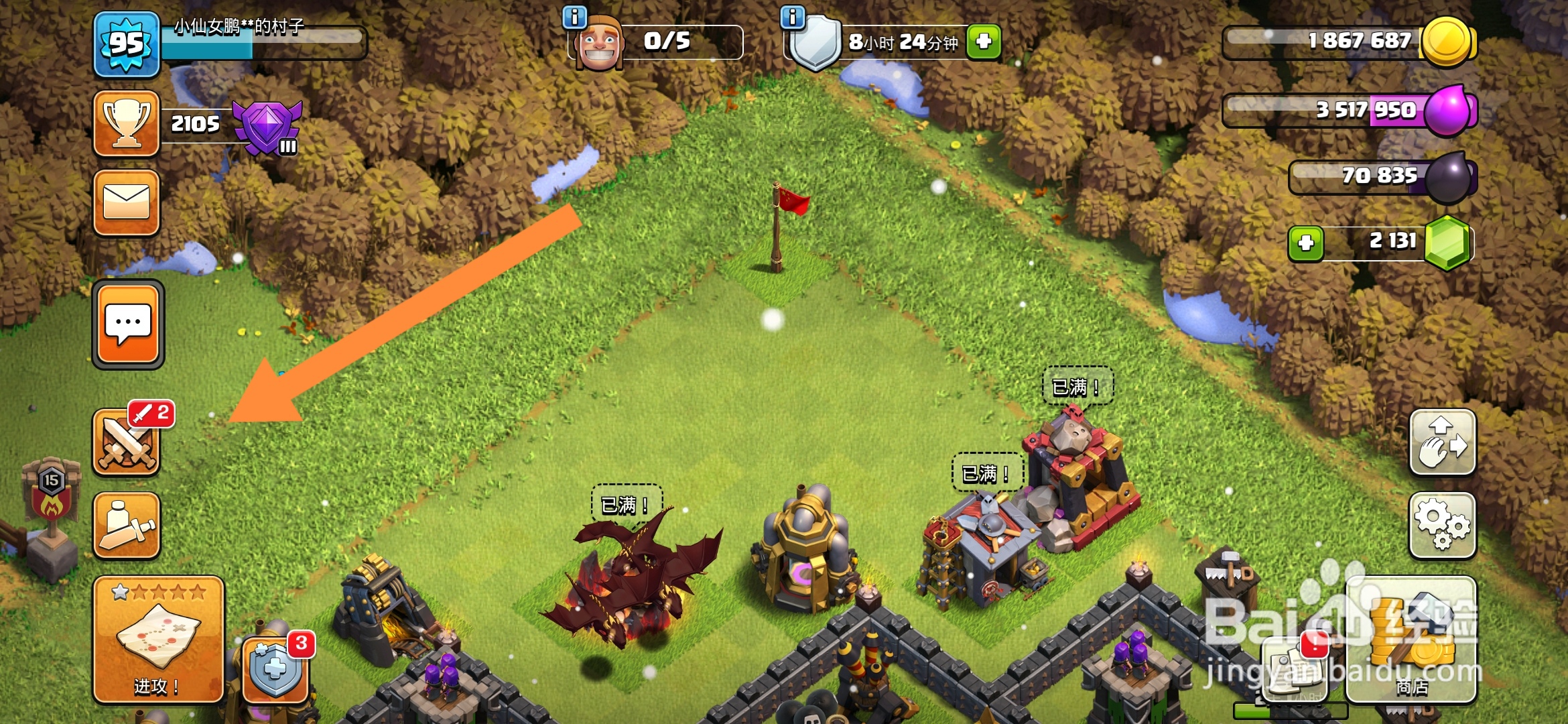Show builder info via the i icon

[x=575, y=17]
